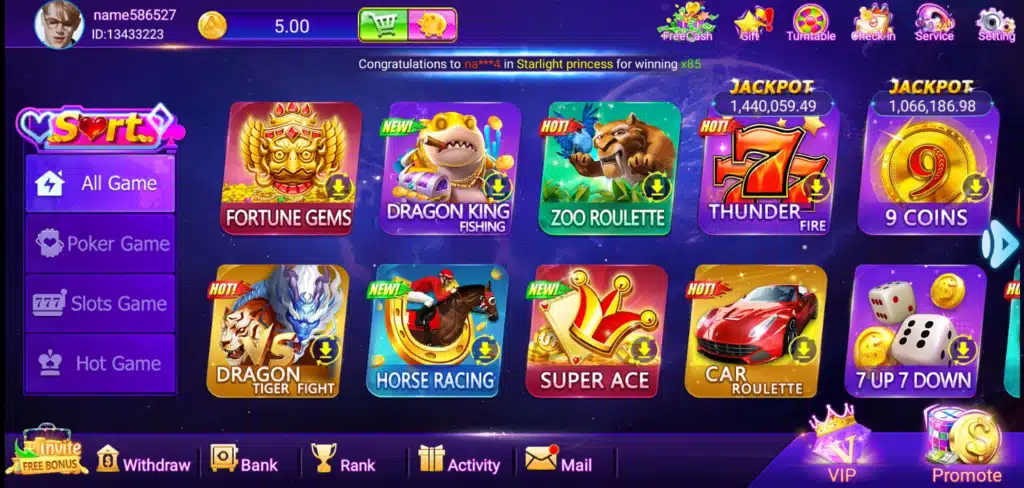Image resolution: width=1024 pixels, height=488 pixels.
Task: Open the Bank menu
Action: [x=245, y=463]
